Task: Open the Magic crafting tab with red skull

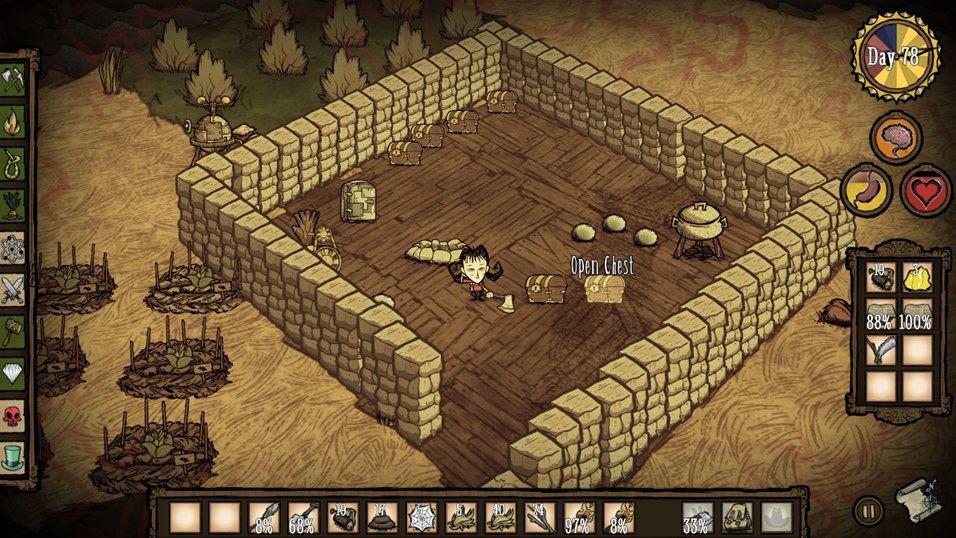Action: pos(14,413)
